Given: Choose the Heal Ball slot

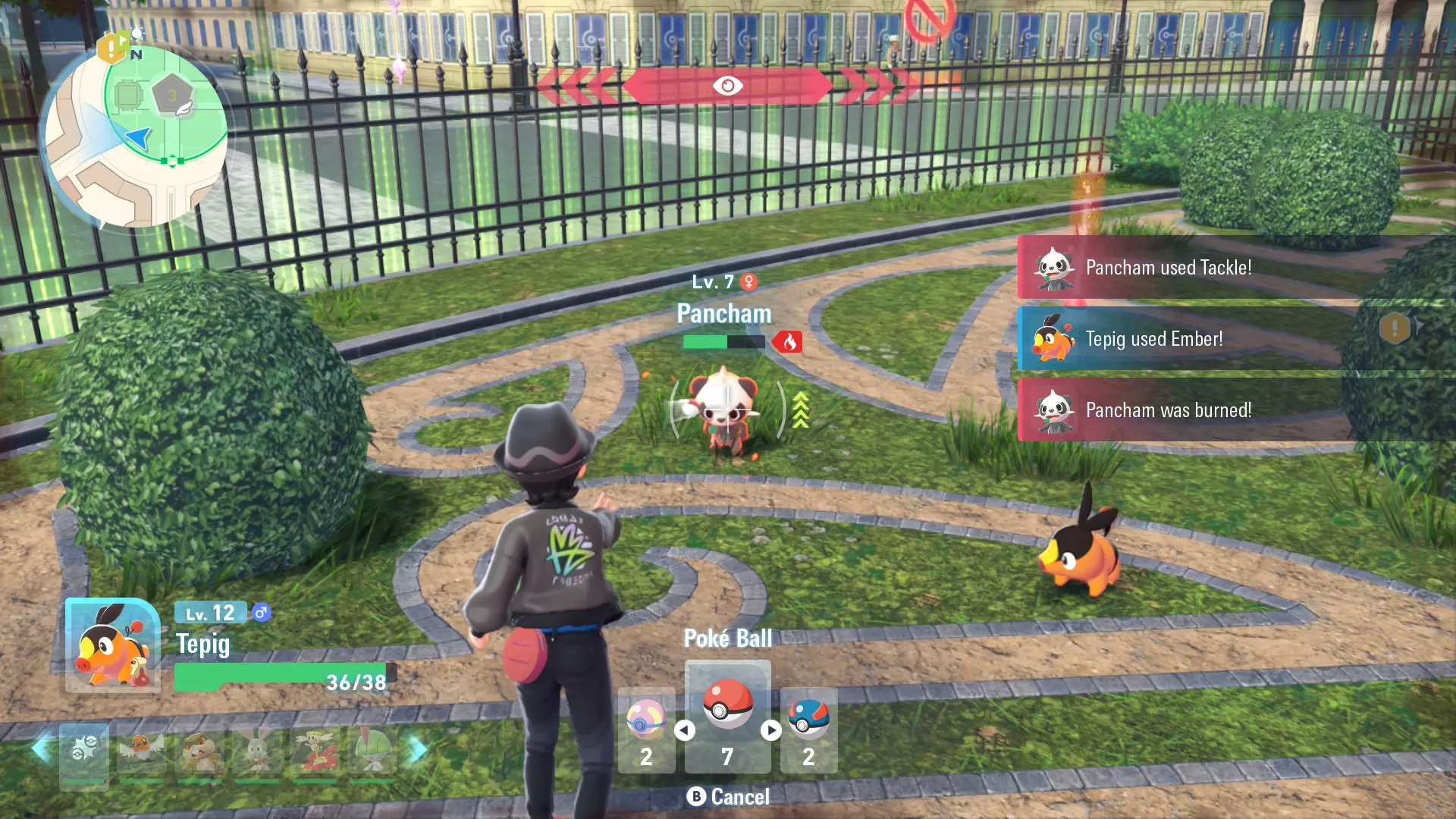Looking at the screenshot, I should [646, 730].
